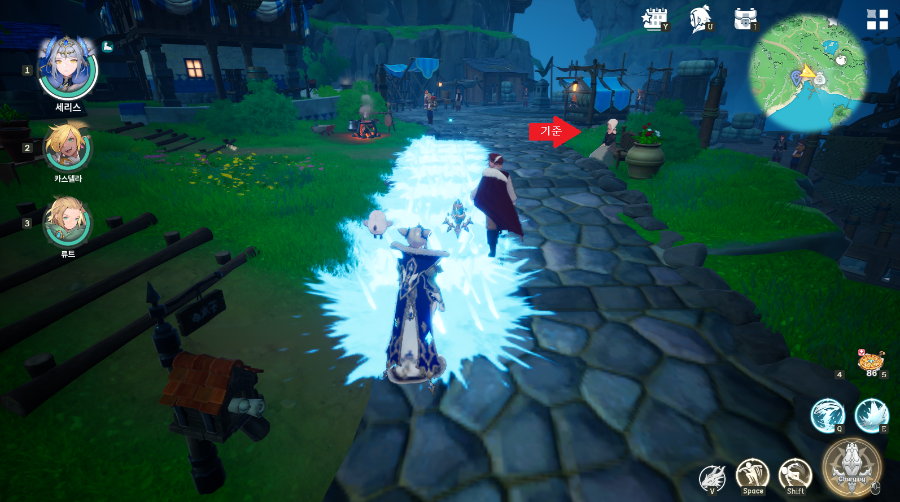Trigger the charging main attack button

(x=852, y=467)
